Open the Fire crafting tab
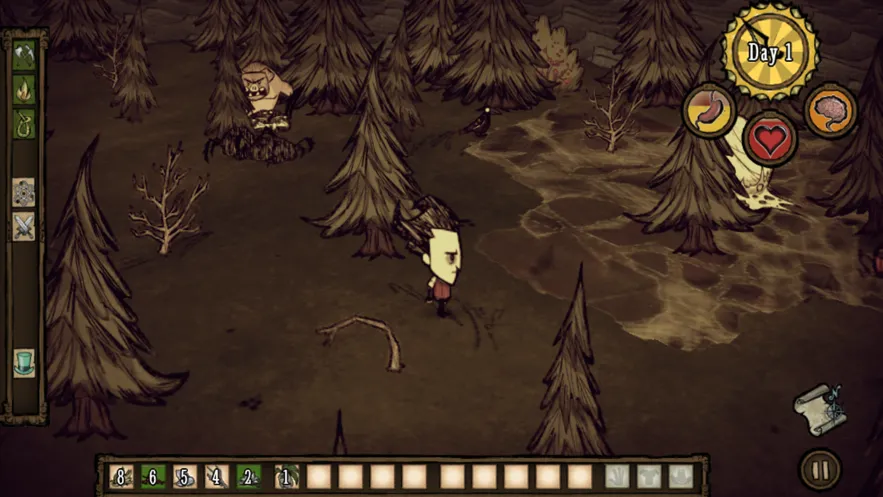This screenshot has width=883, height=497. tap(24, 90)
